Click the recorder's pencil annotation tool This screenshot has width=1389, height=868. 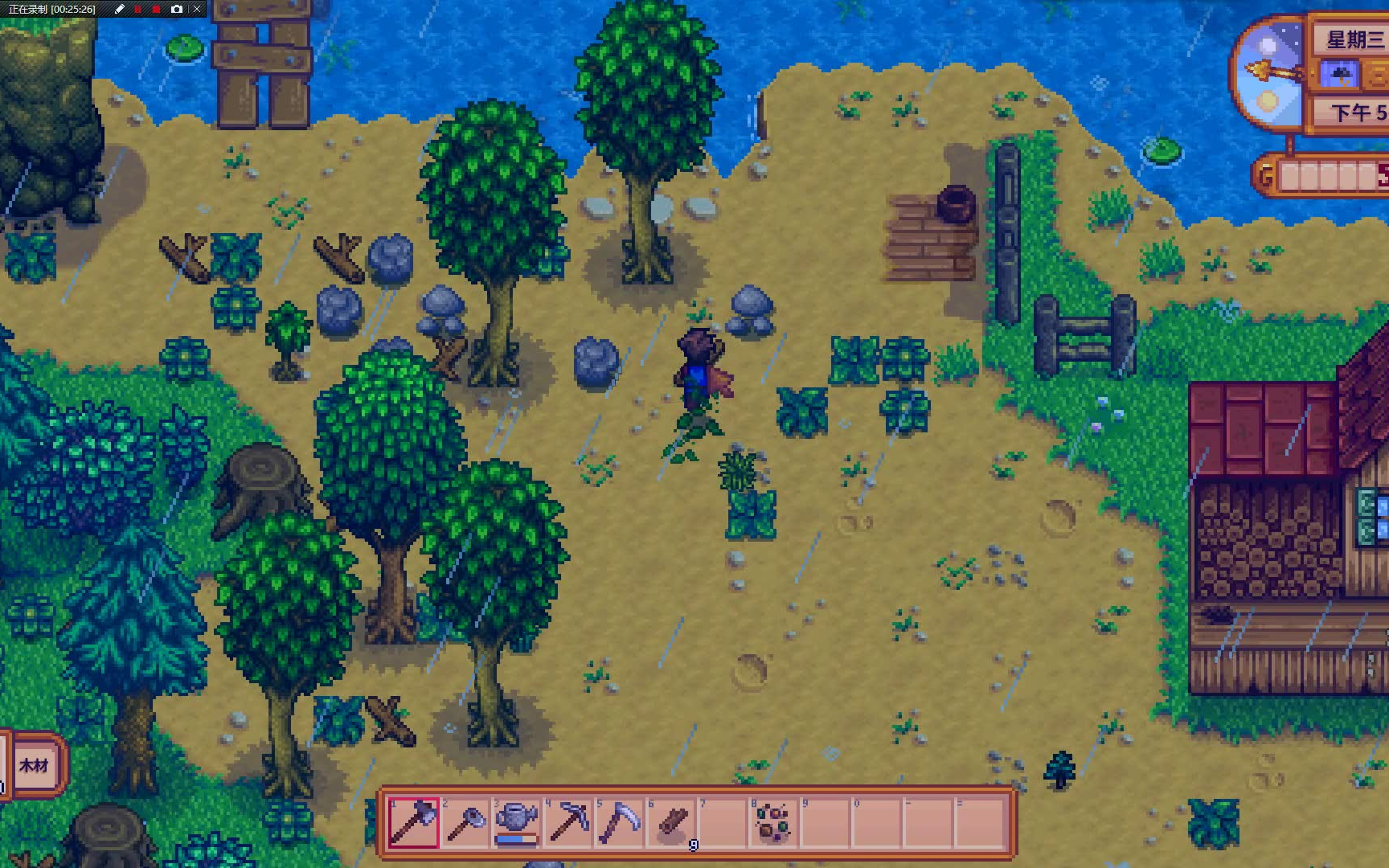(120, 9)
